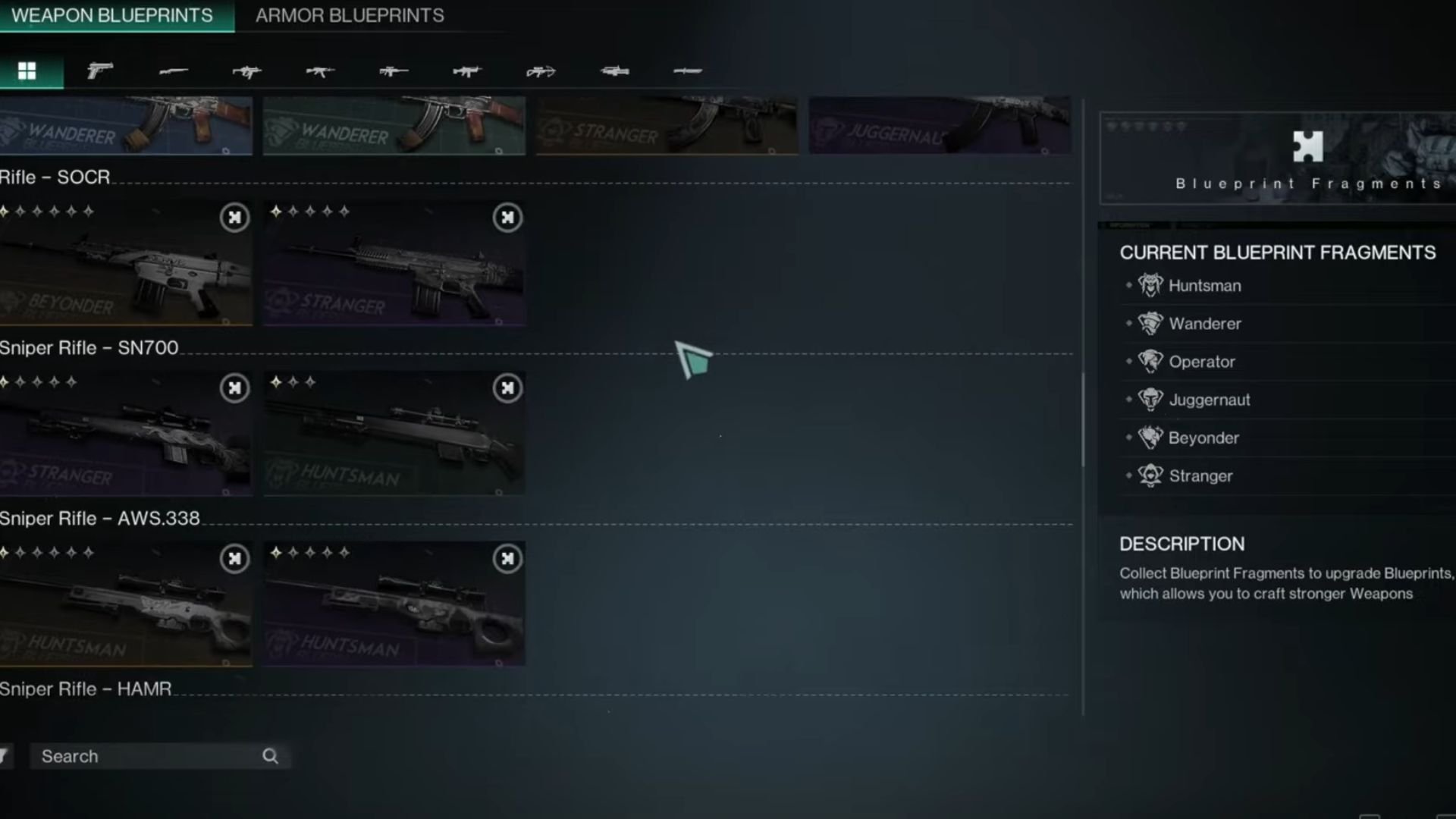Switch to the ARMOR BLUEPRINTS tab
The width and height of the screenshot is (1456, 819).
pos(350,15)
